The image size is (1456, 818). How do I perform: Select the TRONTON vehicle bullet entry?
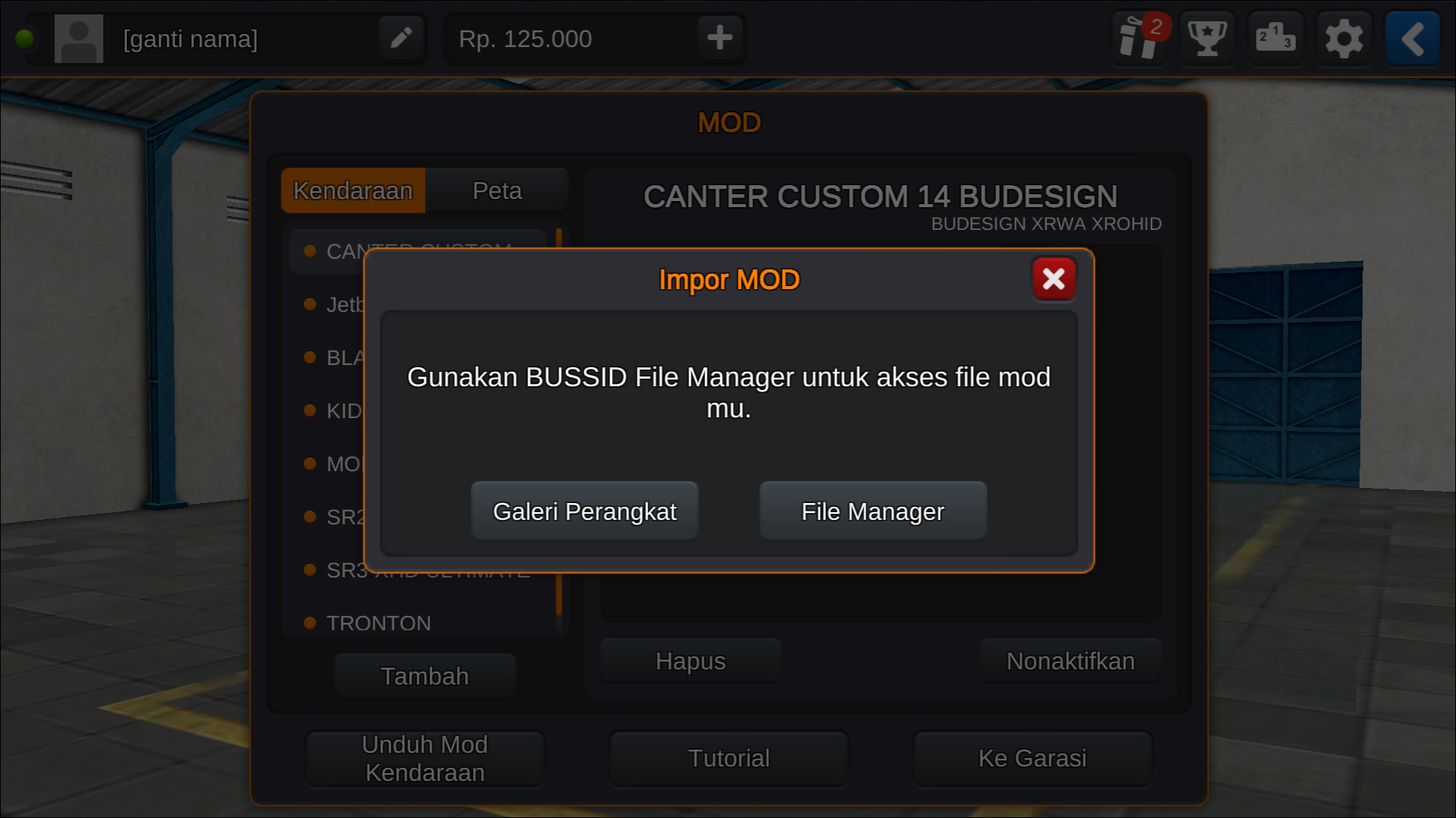click(x=377, y=622)
